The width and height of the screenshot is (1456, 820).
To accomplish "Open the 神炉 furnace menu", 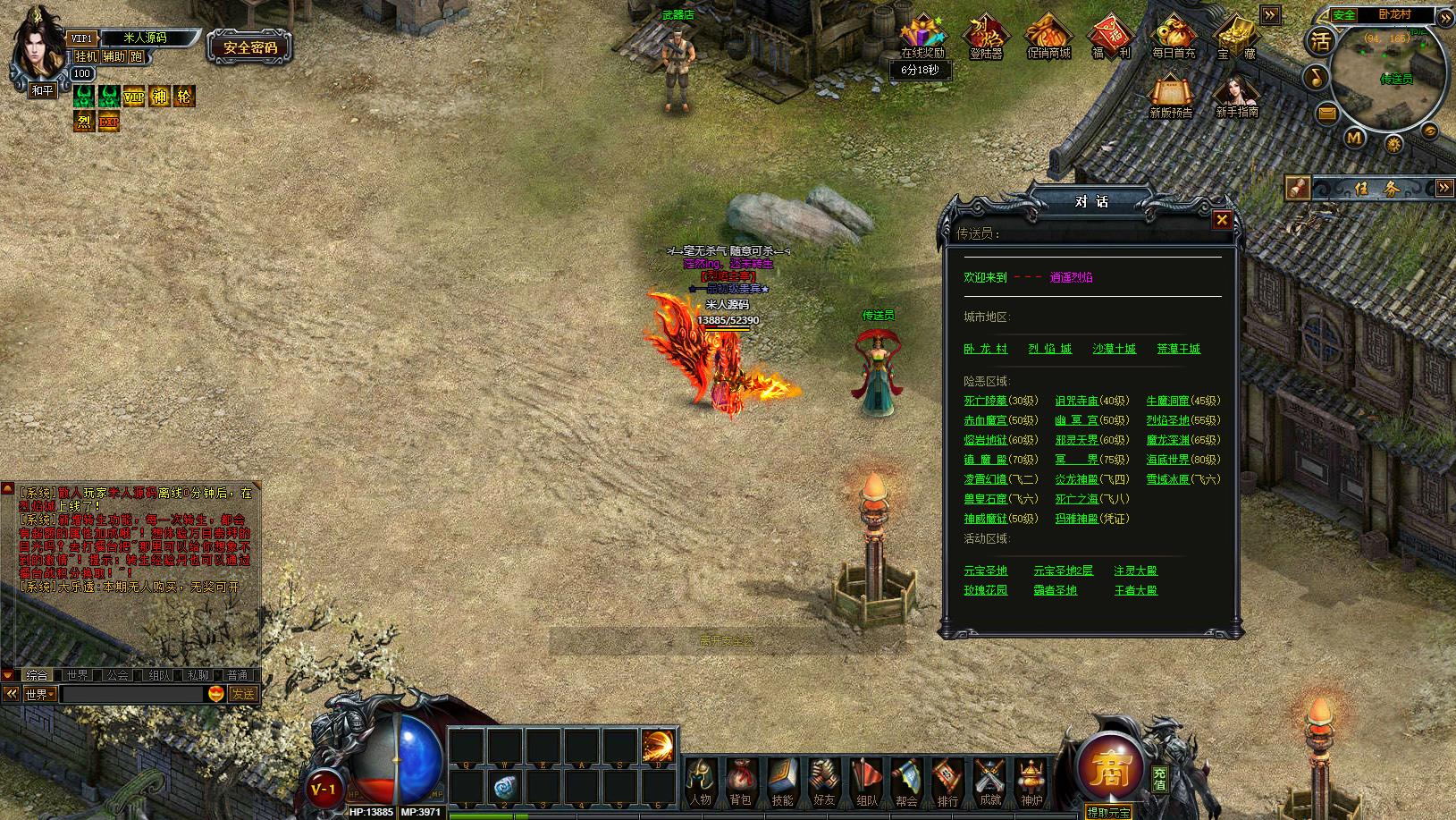I will coord(1031,782).
